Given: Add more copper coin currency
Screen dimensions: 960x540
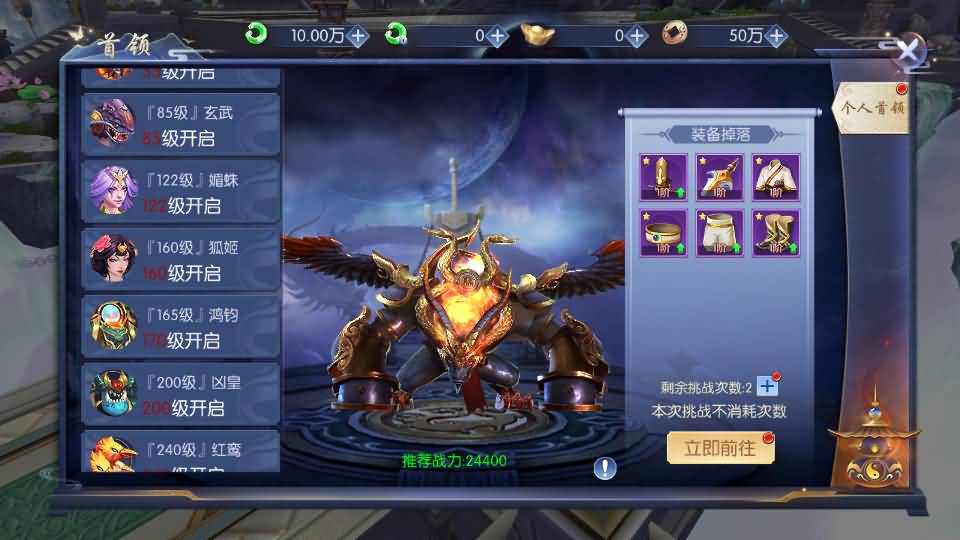Looking at the screenshot, I should pos(777,36).
